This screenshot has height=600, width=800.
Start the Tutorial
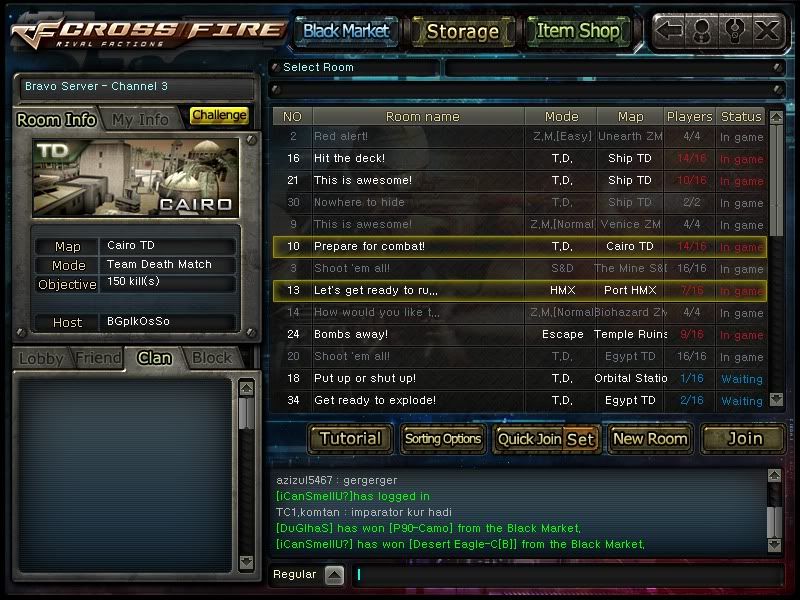pyautogui.click(x=350, y=438)
